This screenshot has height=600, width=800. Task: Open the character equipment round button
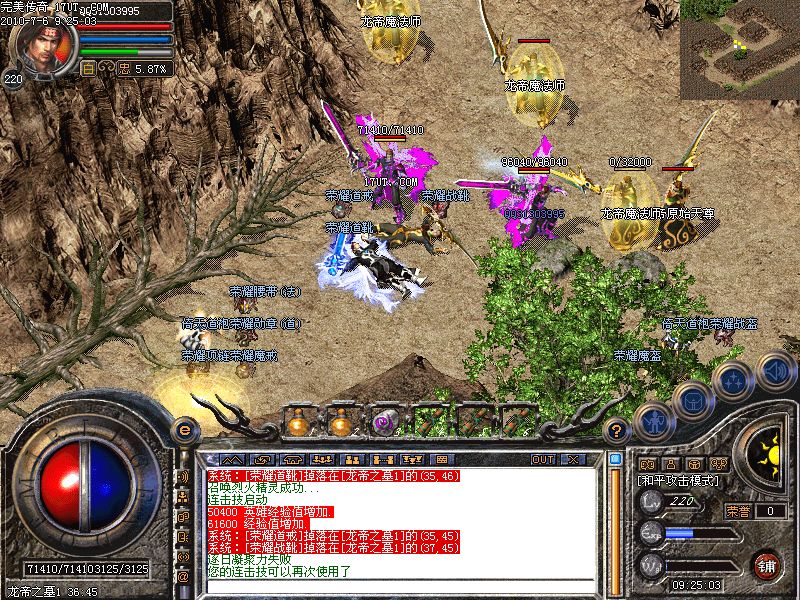[x=652, y=421]
